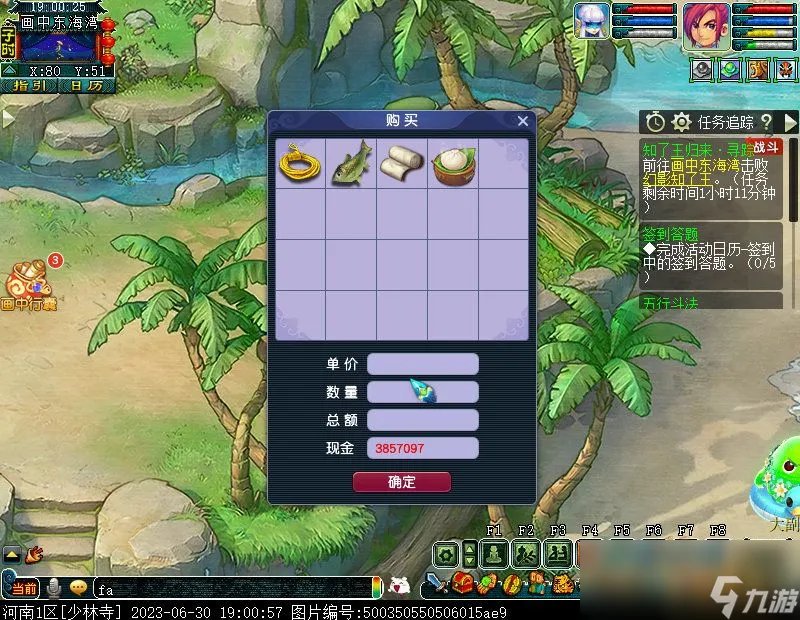Viewport: 800px width, 620px height.
Task: Open the 当前 chat channel selector
Action: [25, 588]
